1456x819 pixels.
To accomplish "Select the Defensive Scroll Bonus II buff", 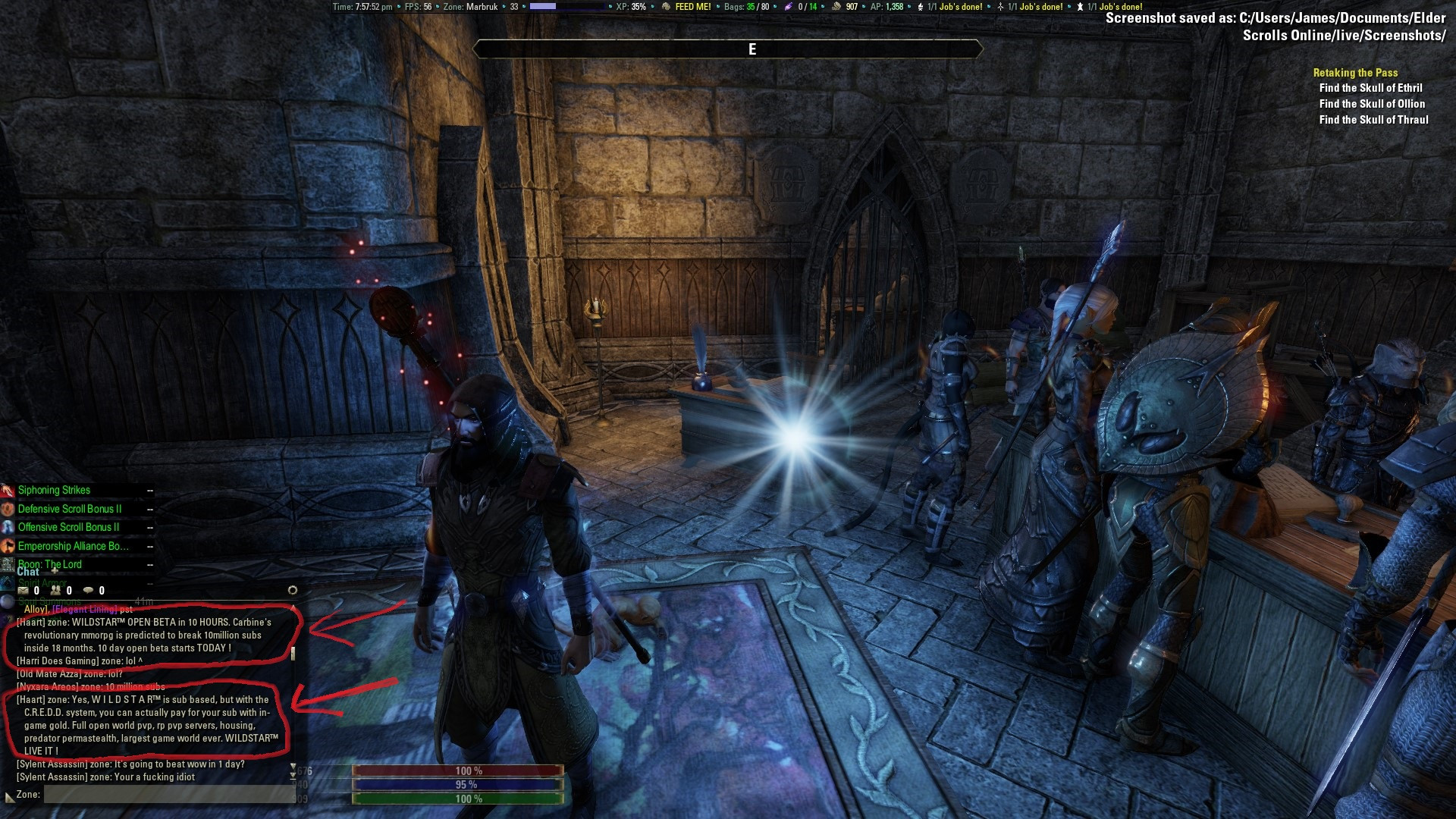I will coord(69,509).
